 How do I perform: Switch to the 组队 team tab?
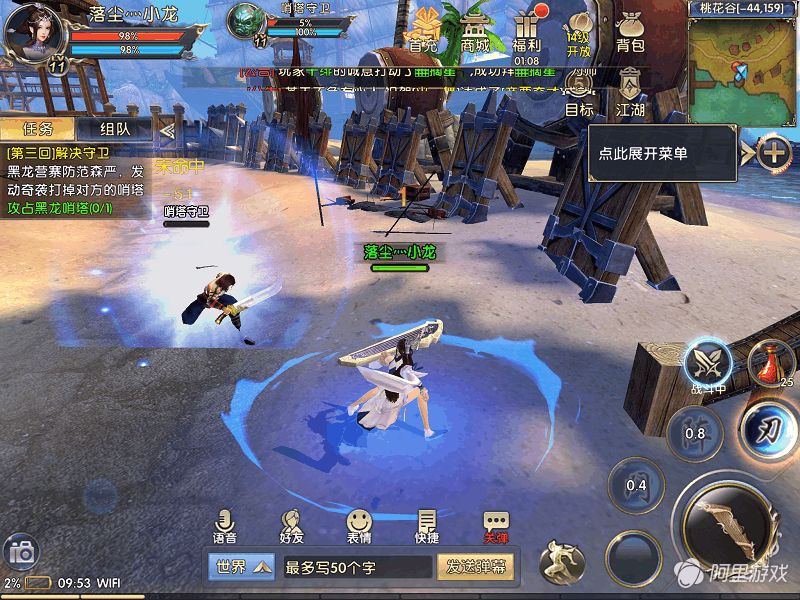coord(115,129)
